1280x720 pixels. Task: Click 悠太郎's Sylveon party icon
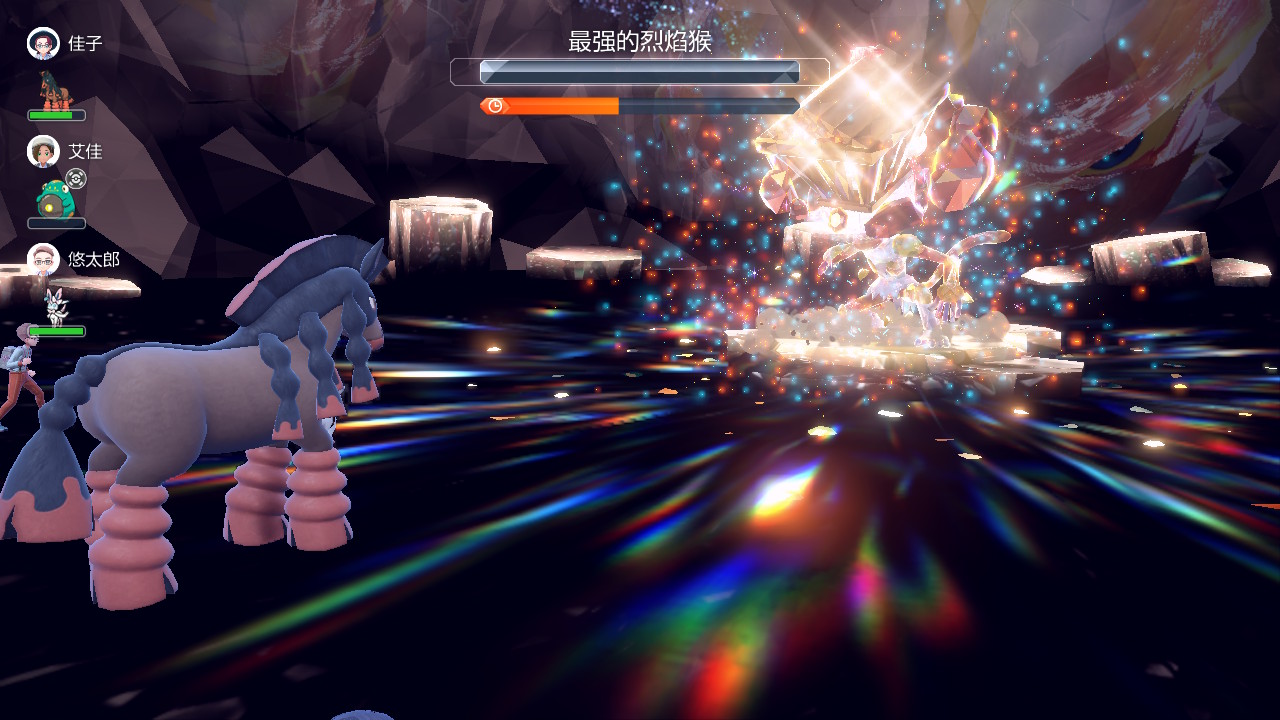point(54,305)
